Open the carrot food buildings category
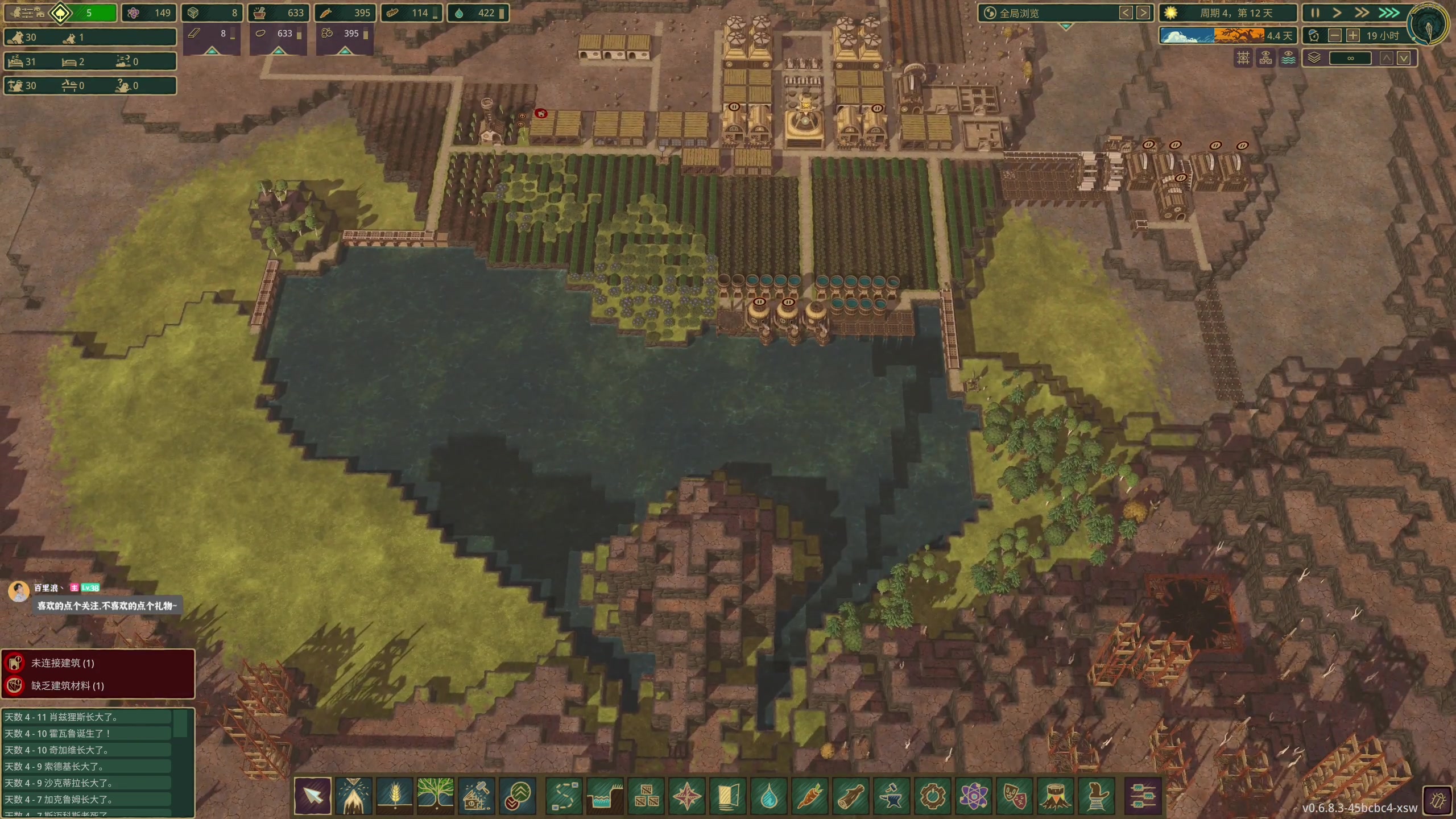This screenshot has height=819, width=1456. pos(810,796)
